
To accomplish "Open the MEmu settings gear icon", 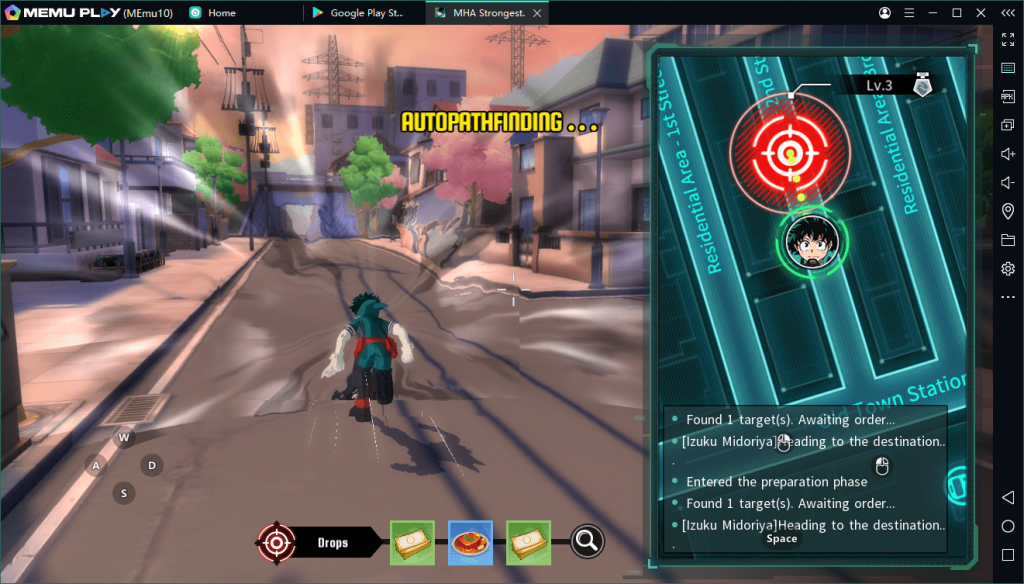I will tap(1008, 269).
